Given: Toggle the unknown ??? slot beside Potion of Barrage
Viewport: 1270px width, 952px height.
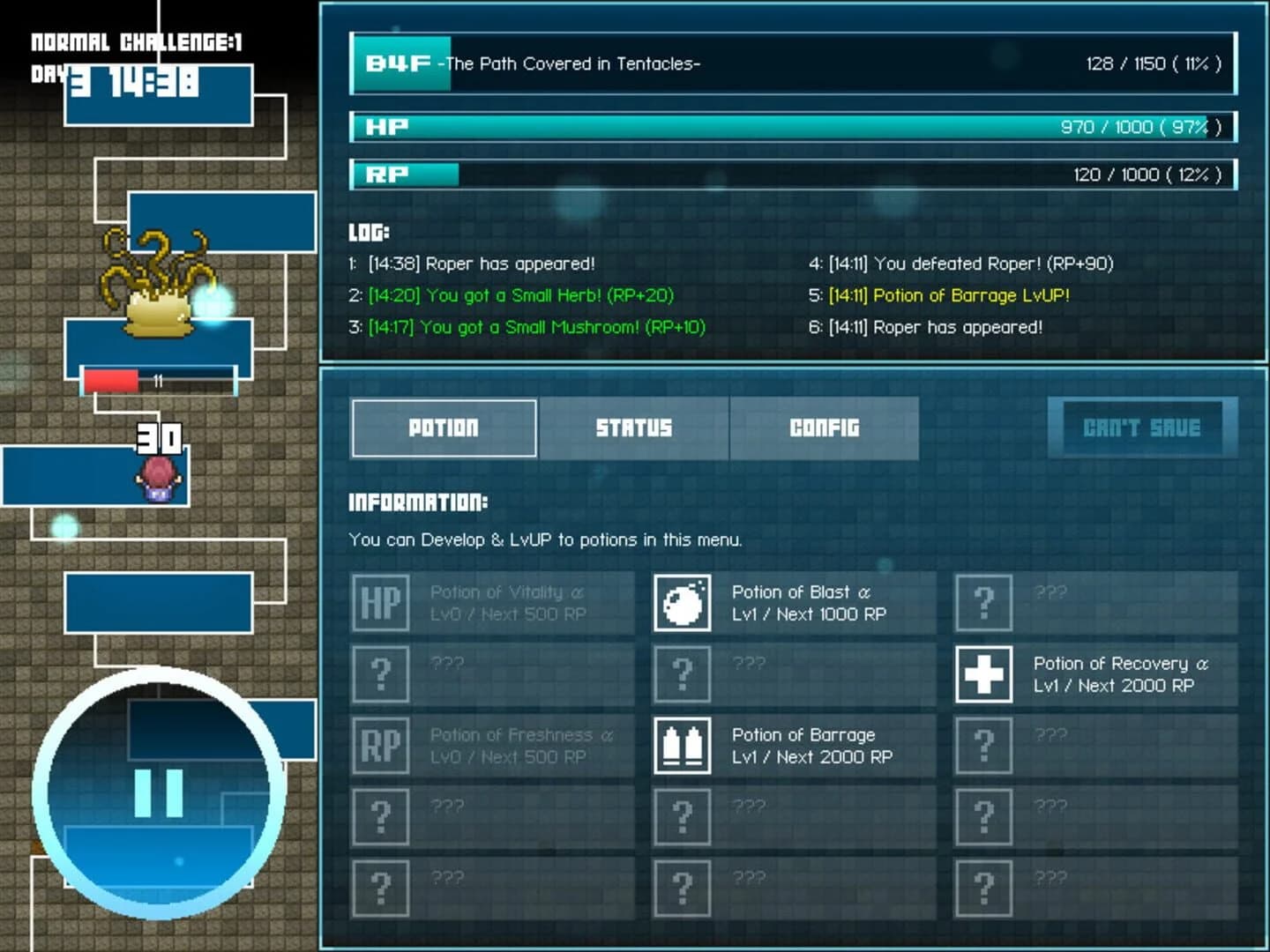Looking at the screenshot, I should (982, 745).
